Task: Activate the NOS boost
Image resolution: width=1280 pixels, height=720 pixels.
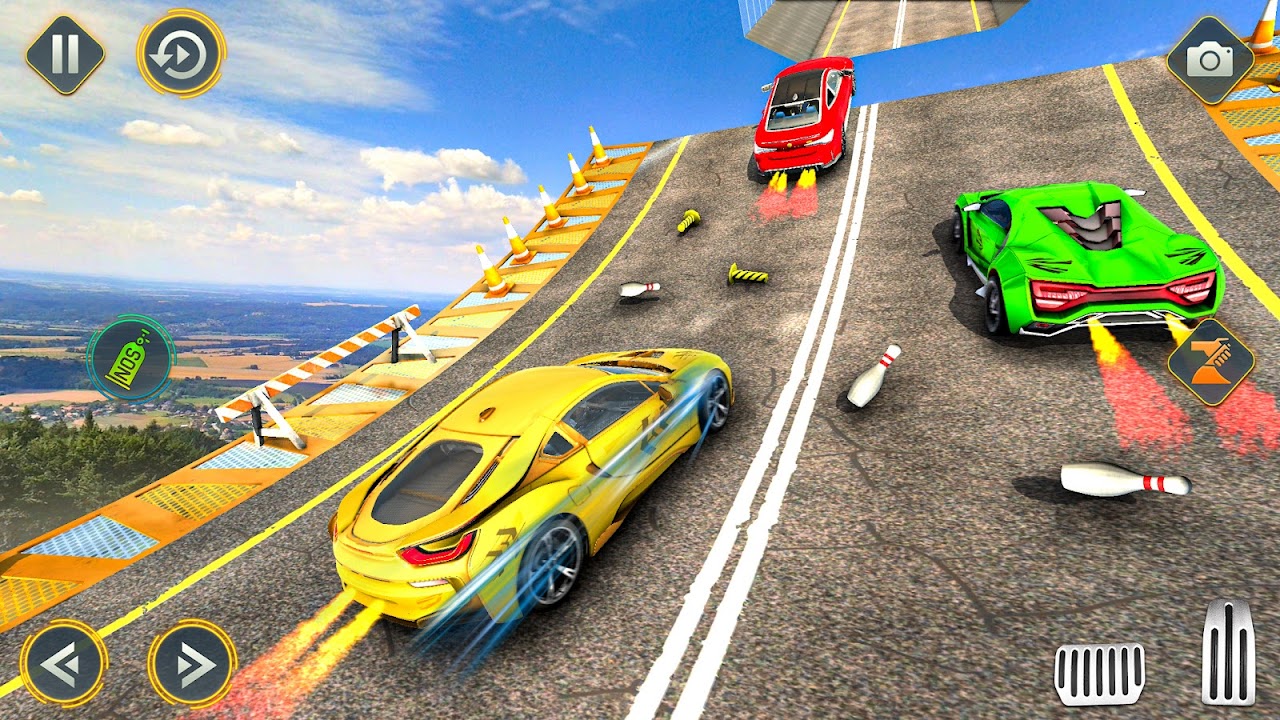Action: 131,358
